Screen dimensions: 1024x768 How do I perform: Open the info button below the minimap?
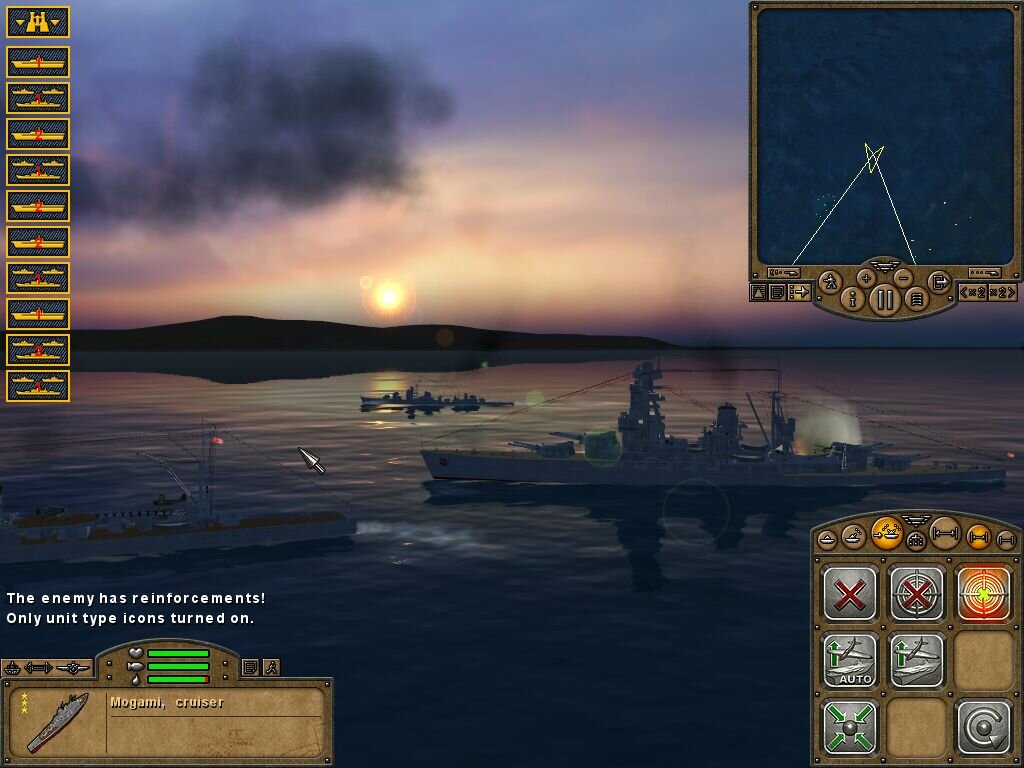pos(853,298)
